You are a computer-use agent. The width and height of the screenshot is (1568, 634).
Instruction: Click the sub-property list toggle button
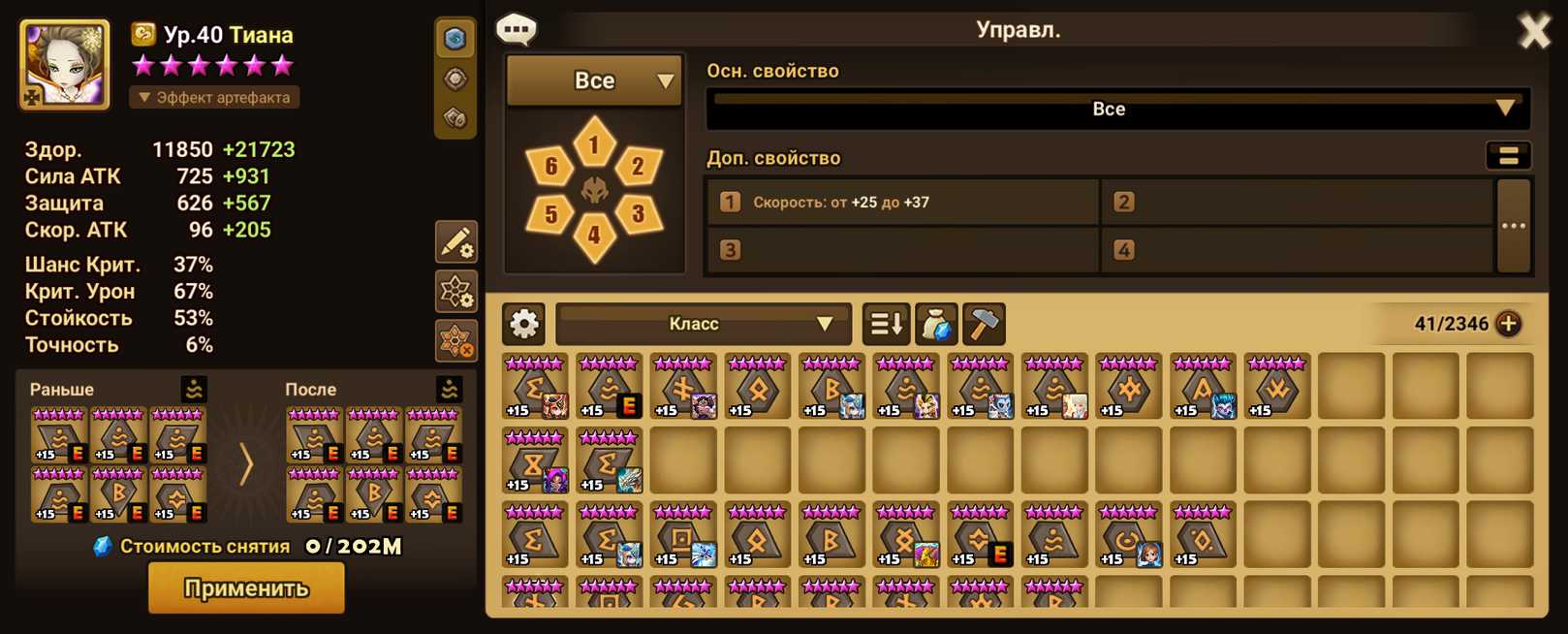pos(1508,156)
